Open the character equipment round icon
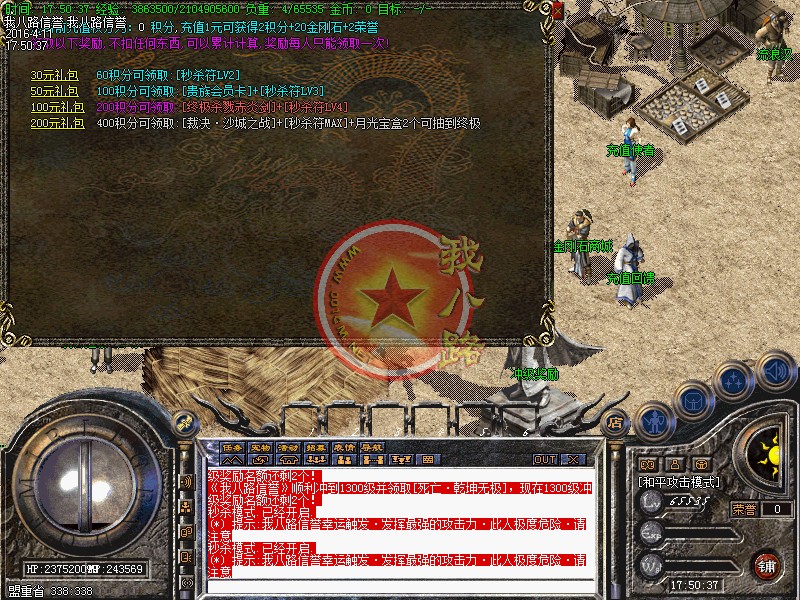The image size is (800, 600). (654, 420)
